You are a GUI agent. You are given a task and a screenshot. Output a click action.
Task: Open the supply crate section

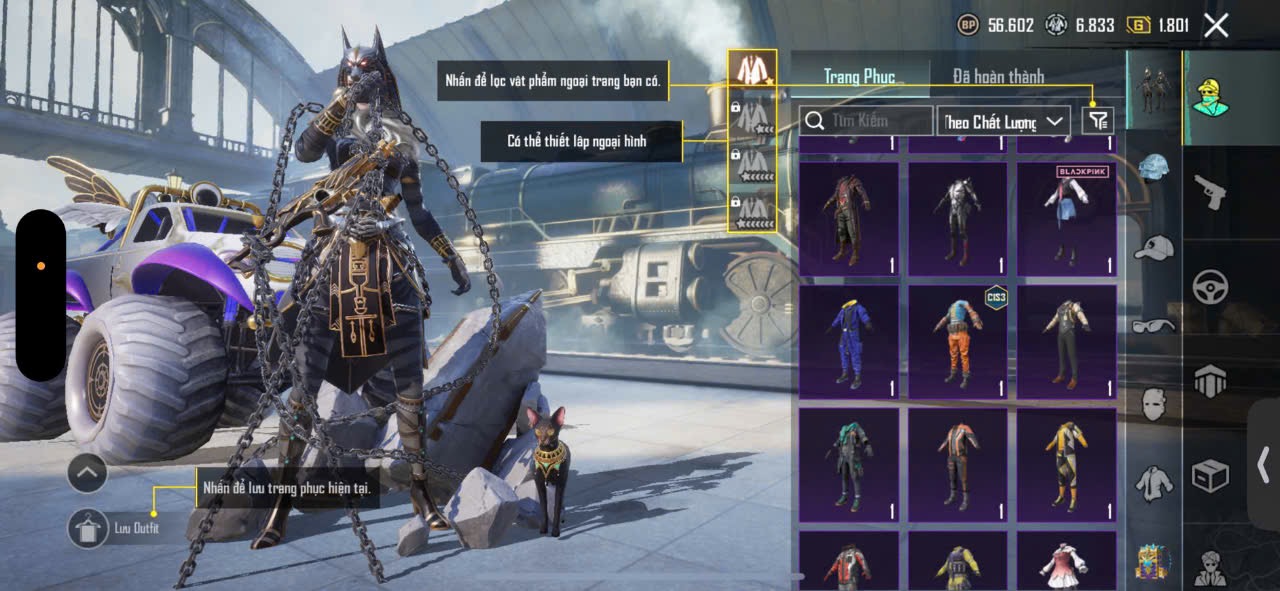coord(1210,477)
